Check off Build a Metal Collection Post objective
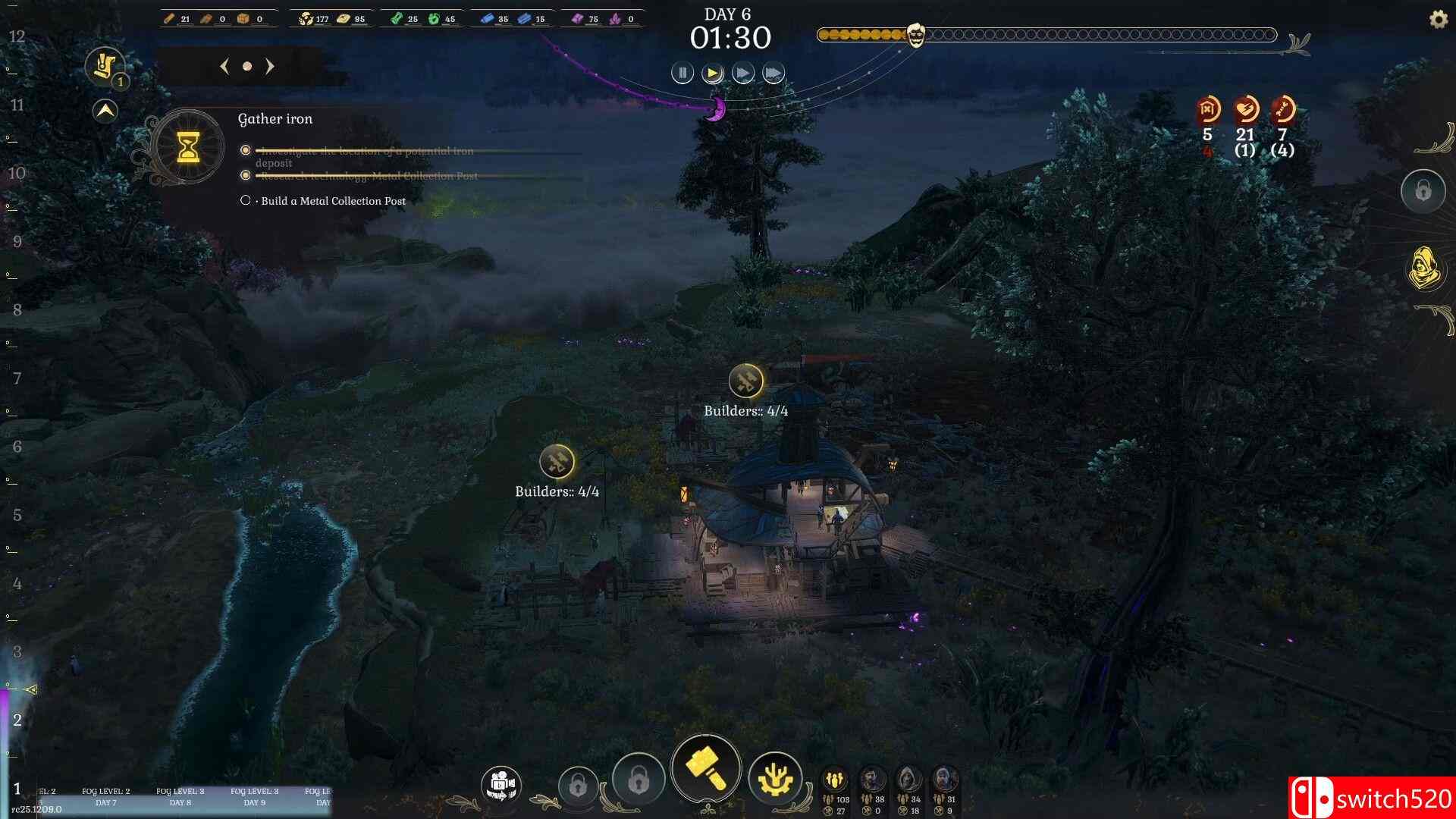This screenshot has height=819, width=1456. tap(246, 199)
